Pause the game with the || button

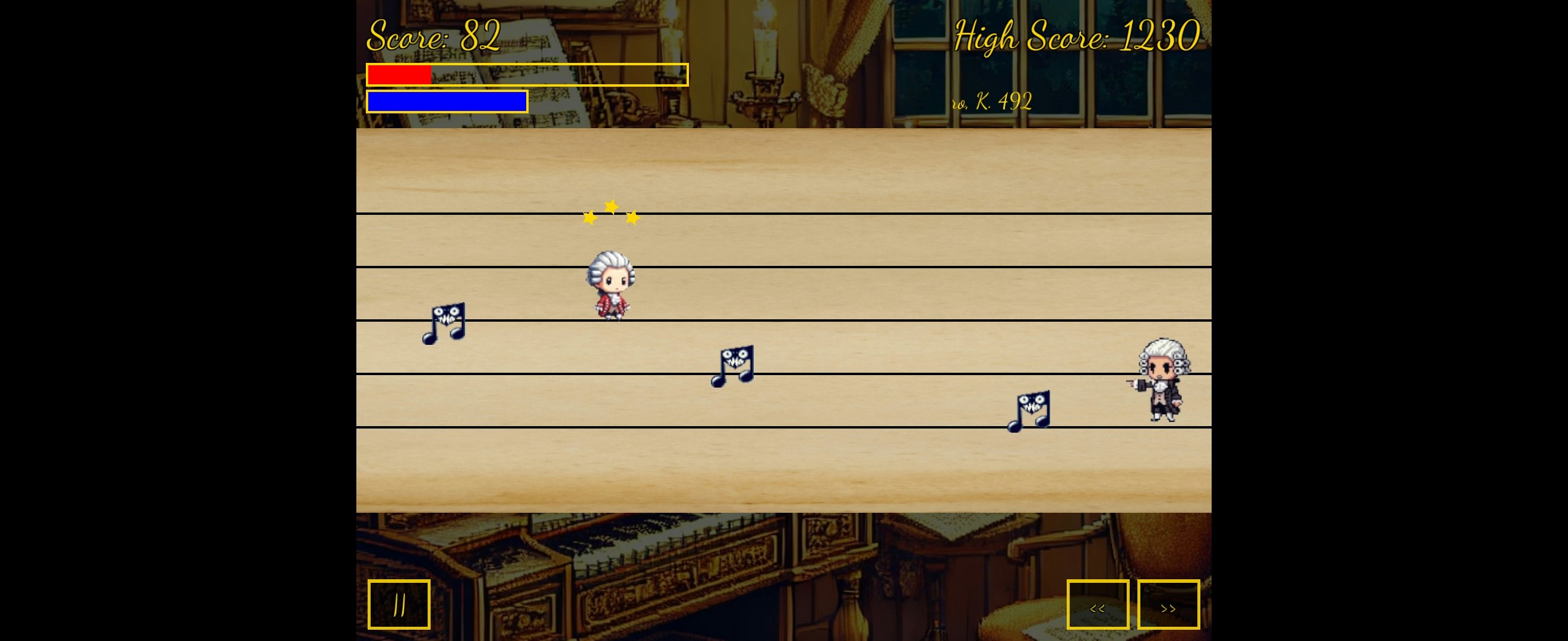399,604
